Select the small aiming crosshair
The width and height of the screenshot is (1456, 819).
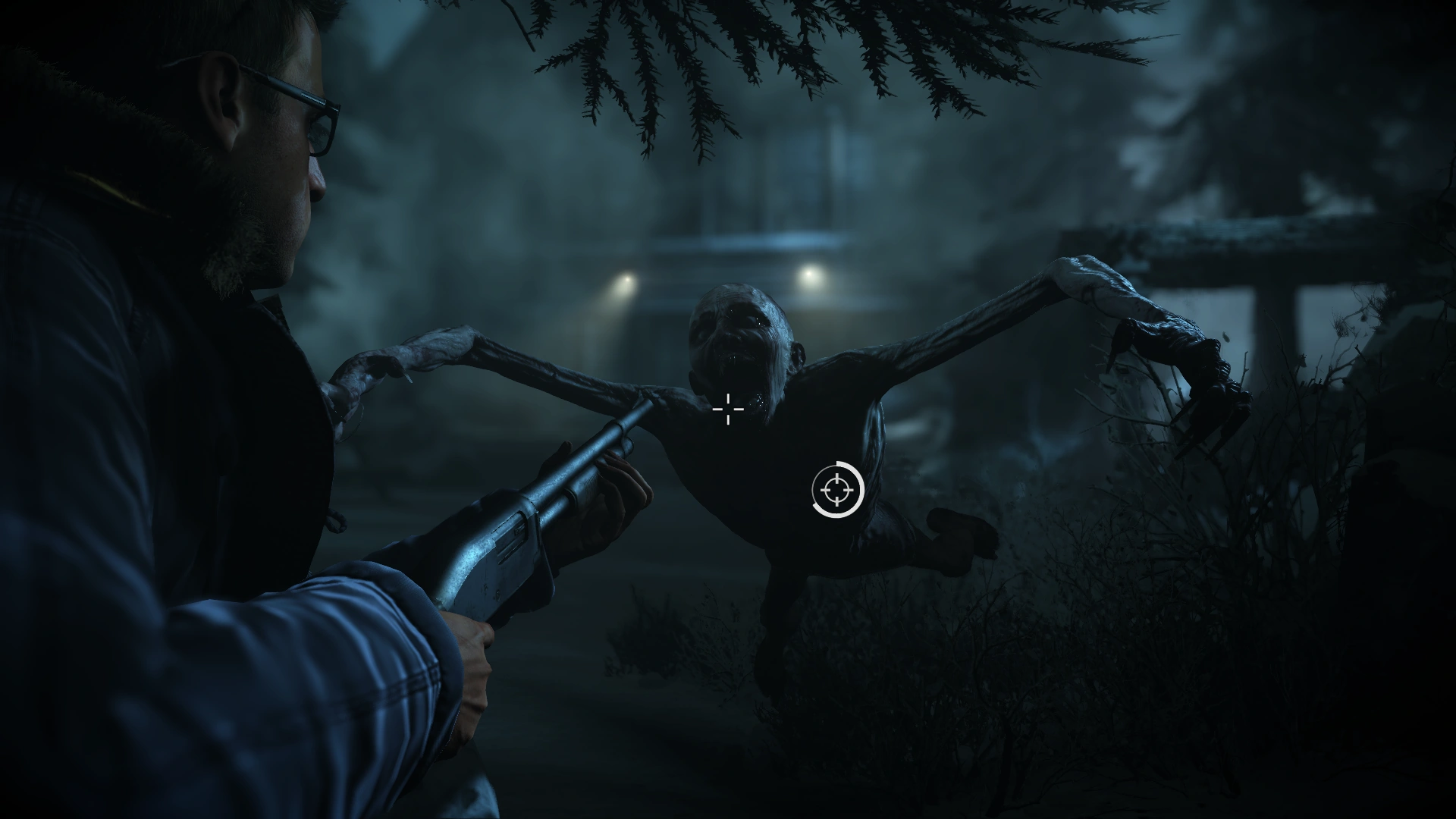click(727, 409)
